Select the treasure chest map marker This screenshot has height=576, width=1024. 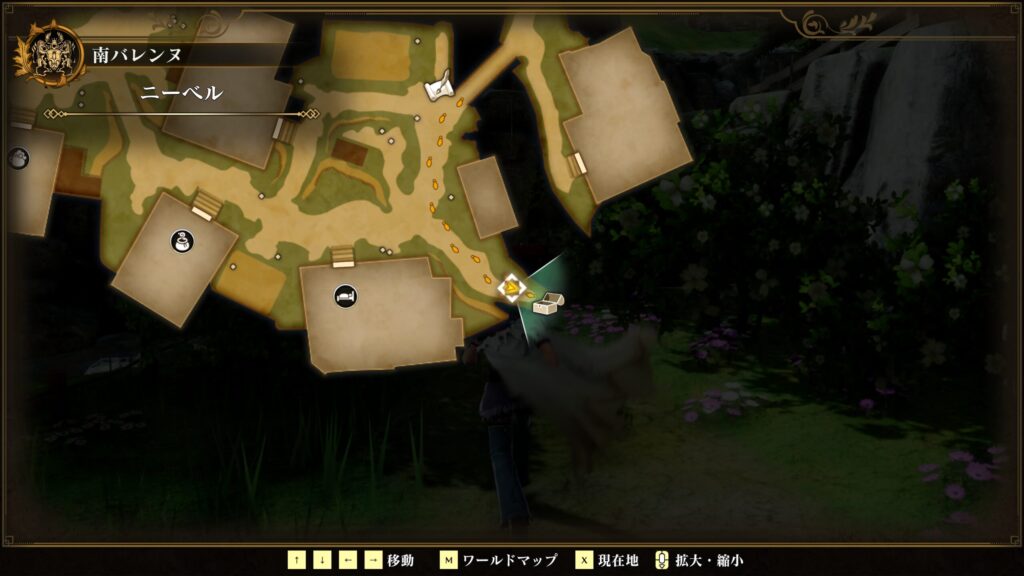(x=548, y=303)
